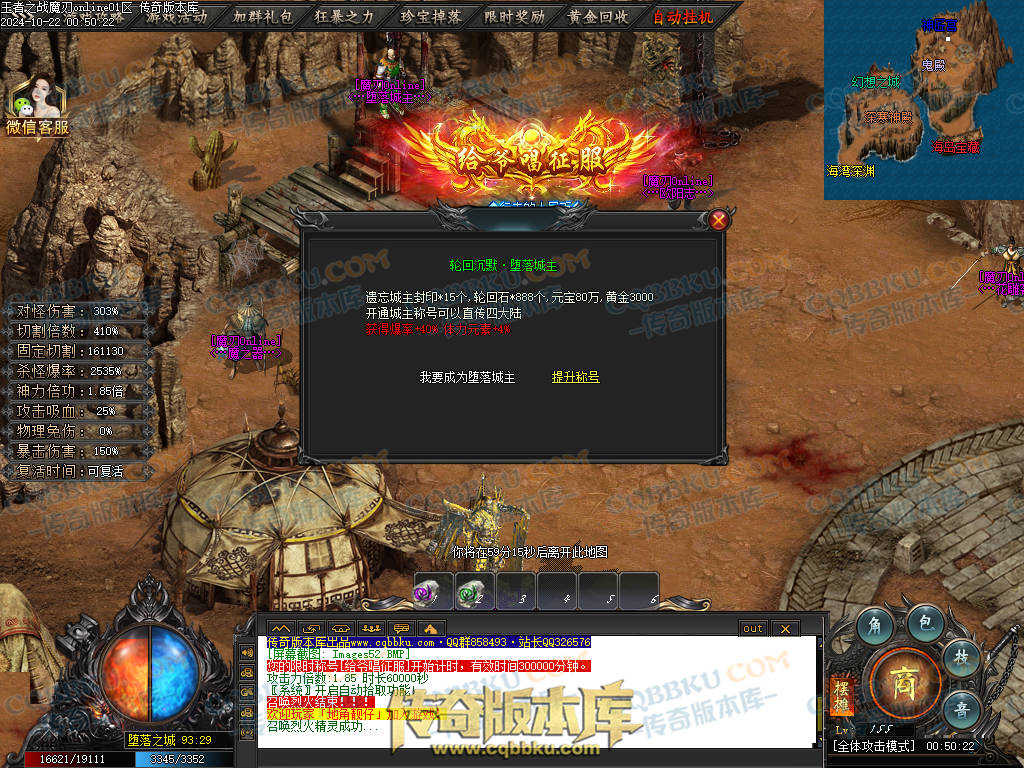Click the chat panel's out button
Image resolution: width=1024 pixels, height=768 pixels.
(753, 628)
